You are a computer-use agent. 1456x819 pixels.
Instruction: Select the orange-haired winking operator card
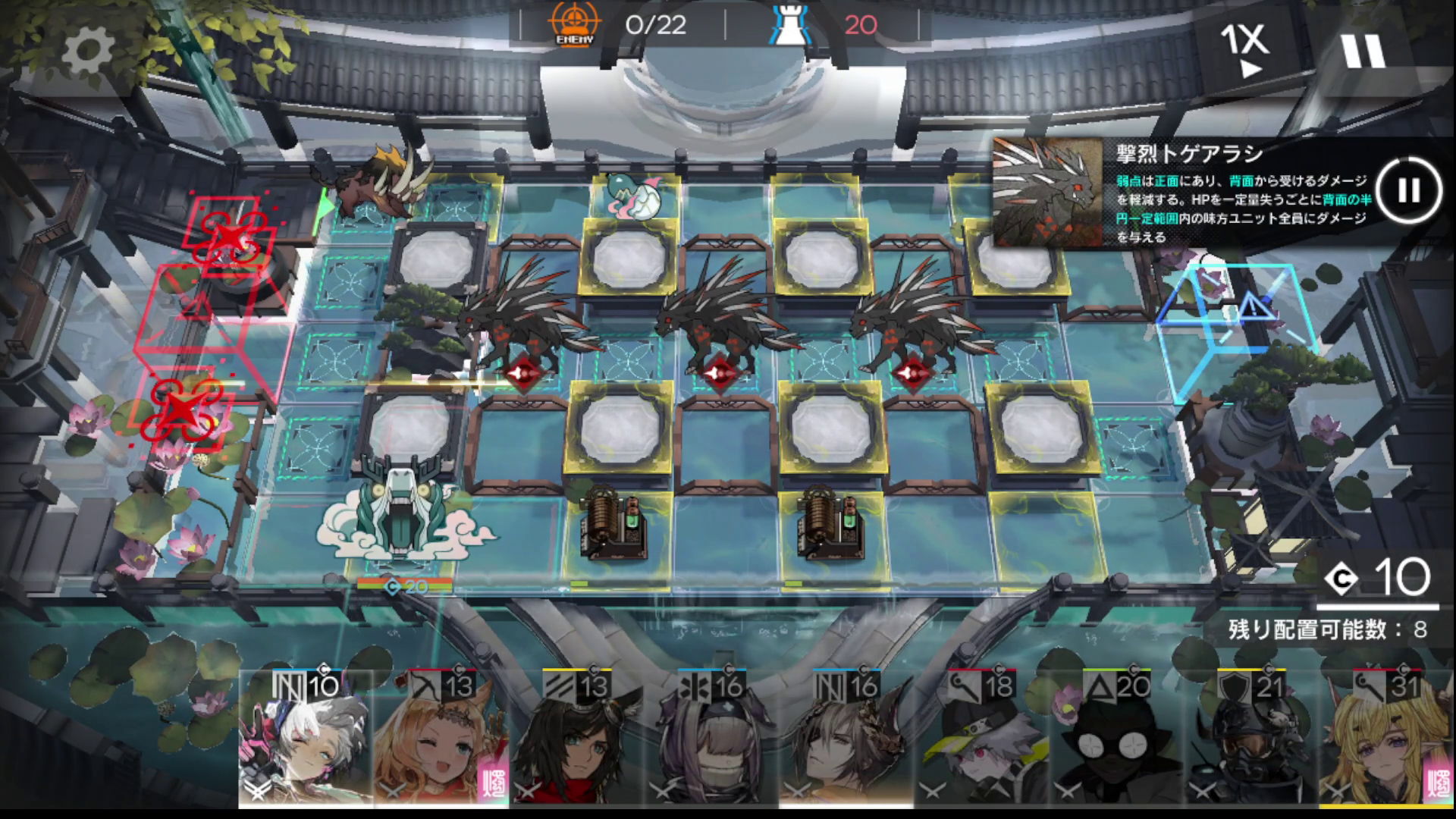441,739
